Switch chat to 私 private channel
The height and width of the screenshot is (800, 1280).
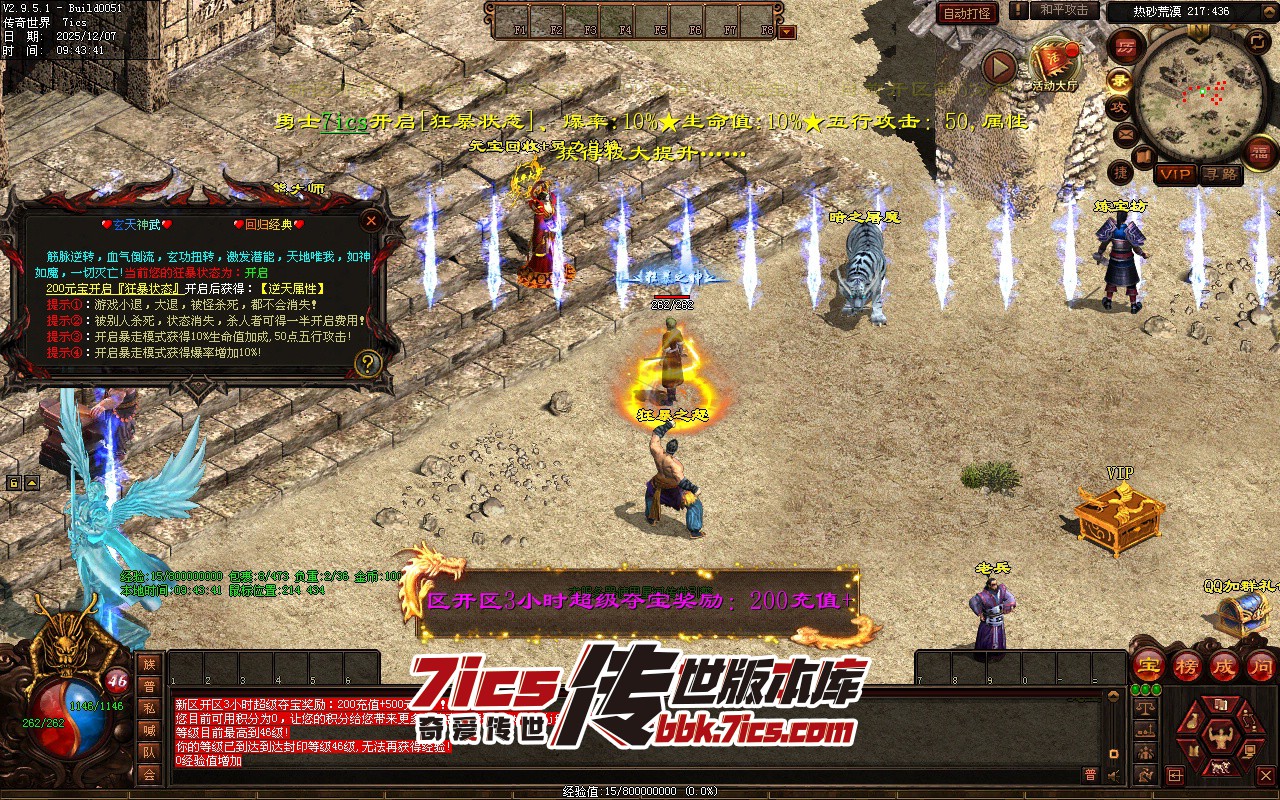click(149, 708)
